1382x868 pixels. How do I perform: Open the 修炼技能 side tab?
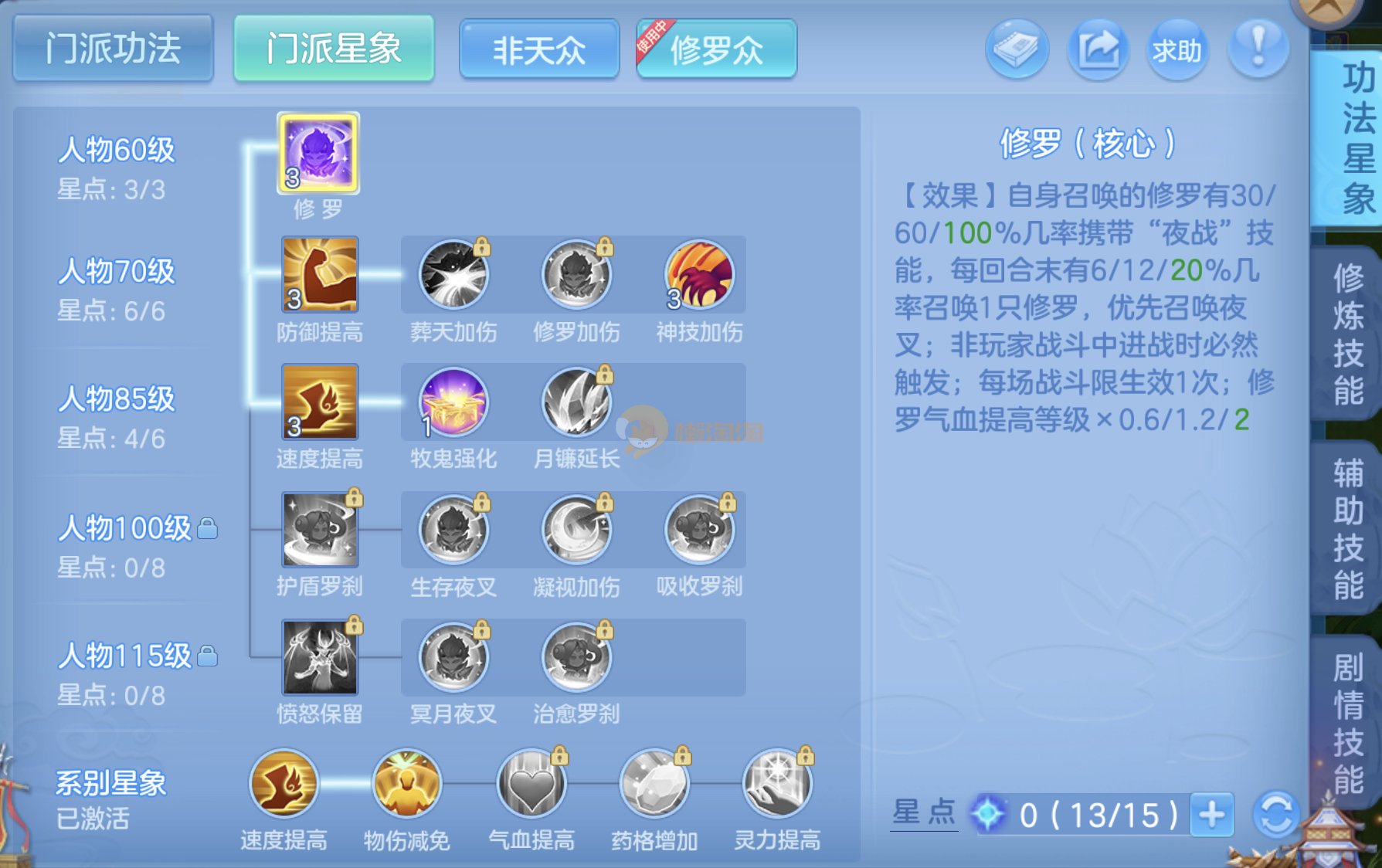(x=1348, y=334)
